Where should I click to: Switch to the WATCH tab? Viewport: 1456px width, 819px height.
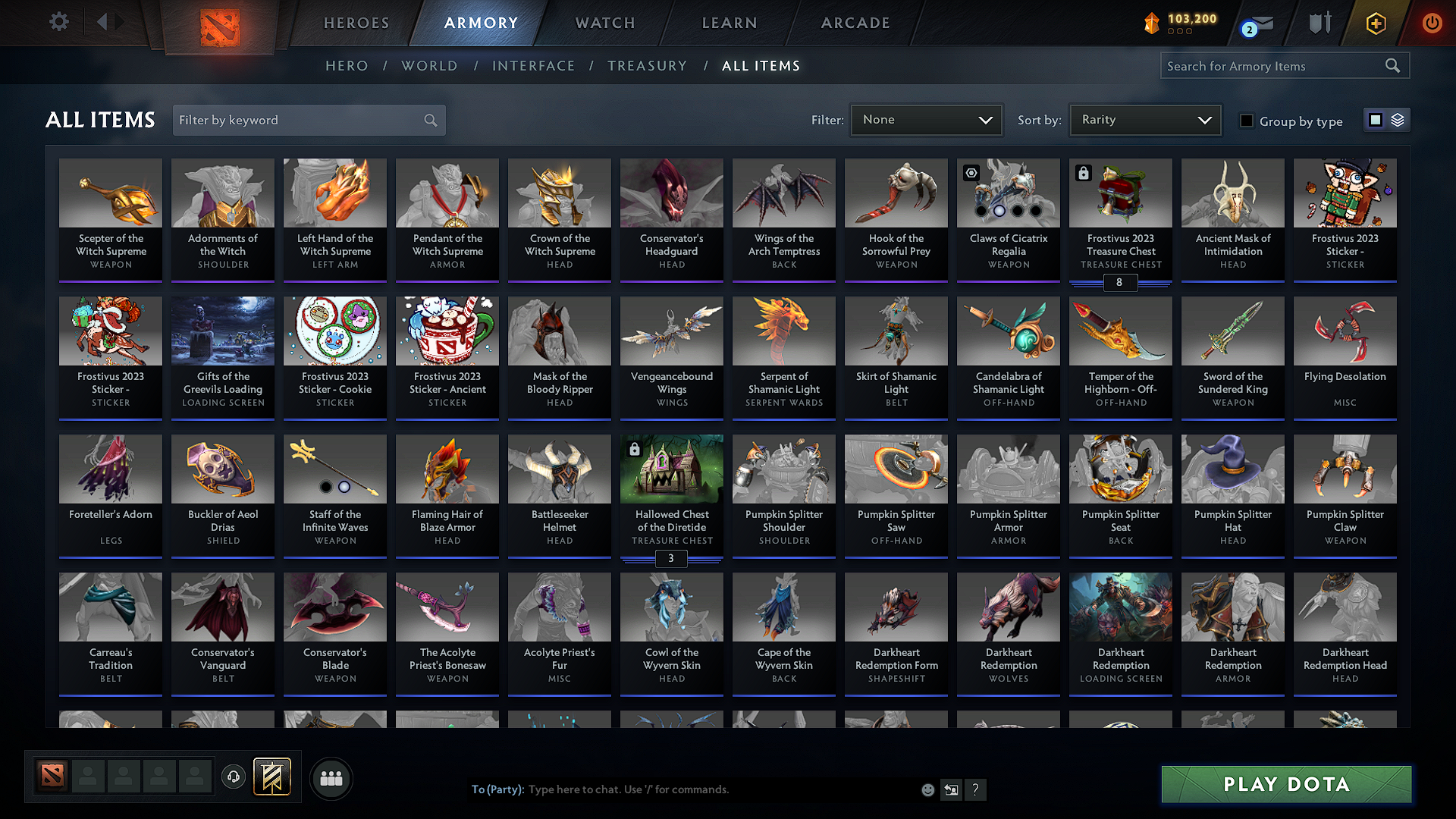pyautogui.click(x=604, y=23)
